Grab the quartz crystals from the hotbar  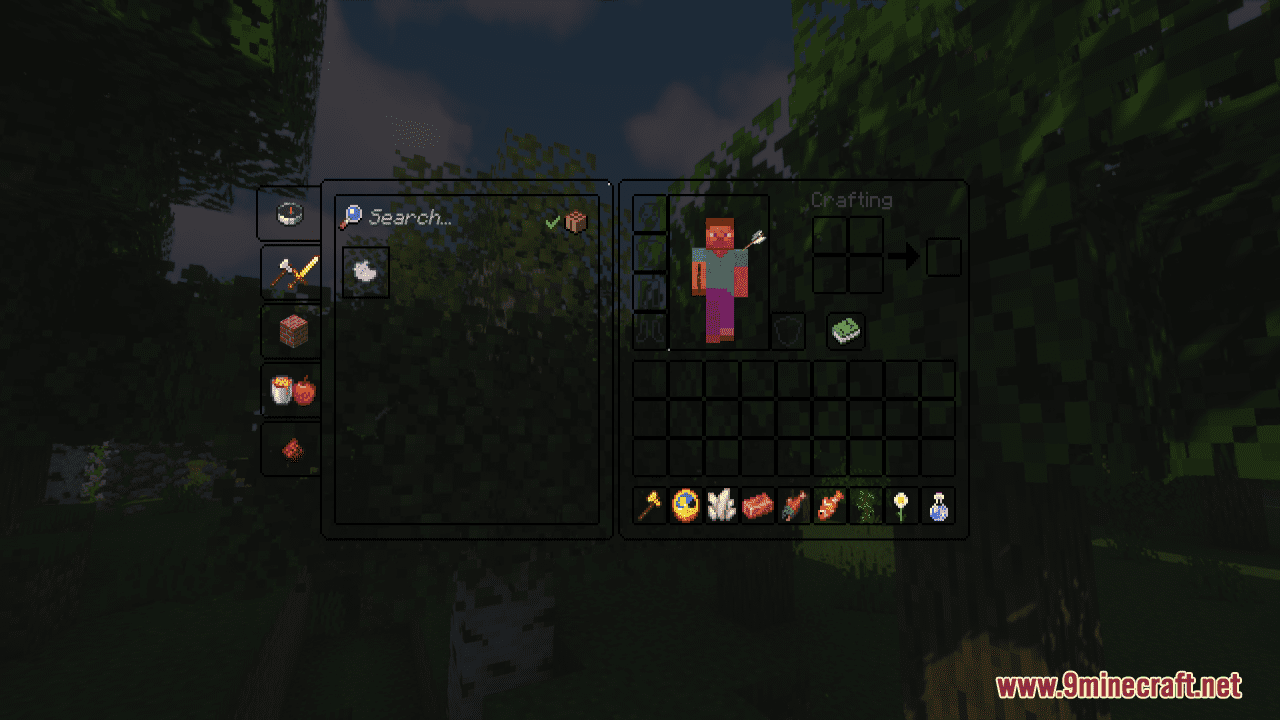(723, 507)
